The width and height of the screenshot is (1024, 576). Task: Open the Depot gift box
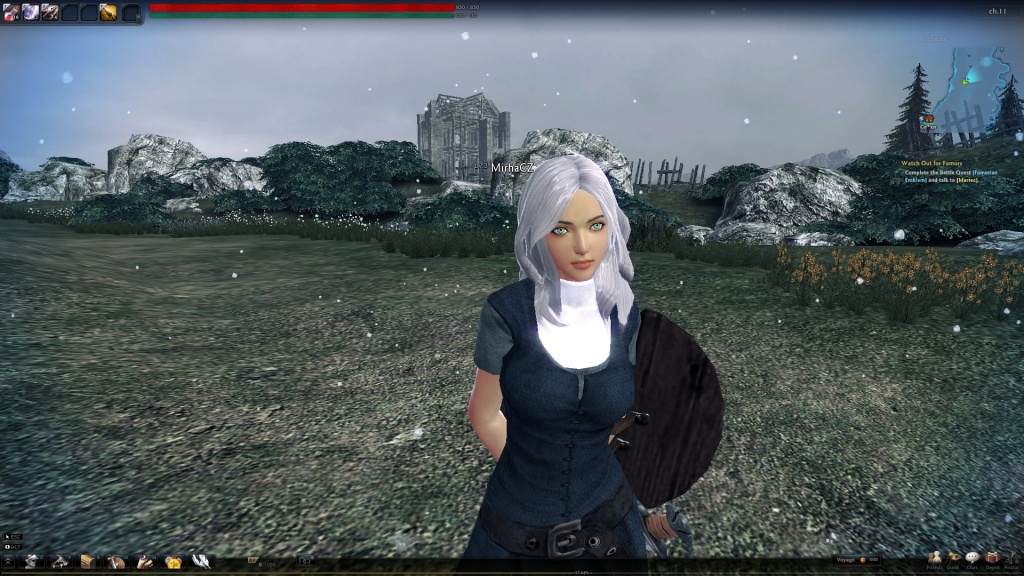coord(992,559)
